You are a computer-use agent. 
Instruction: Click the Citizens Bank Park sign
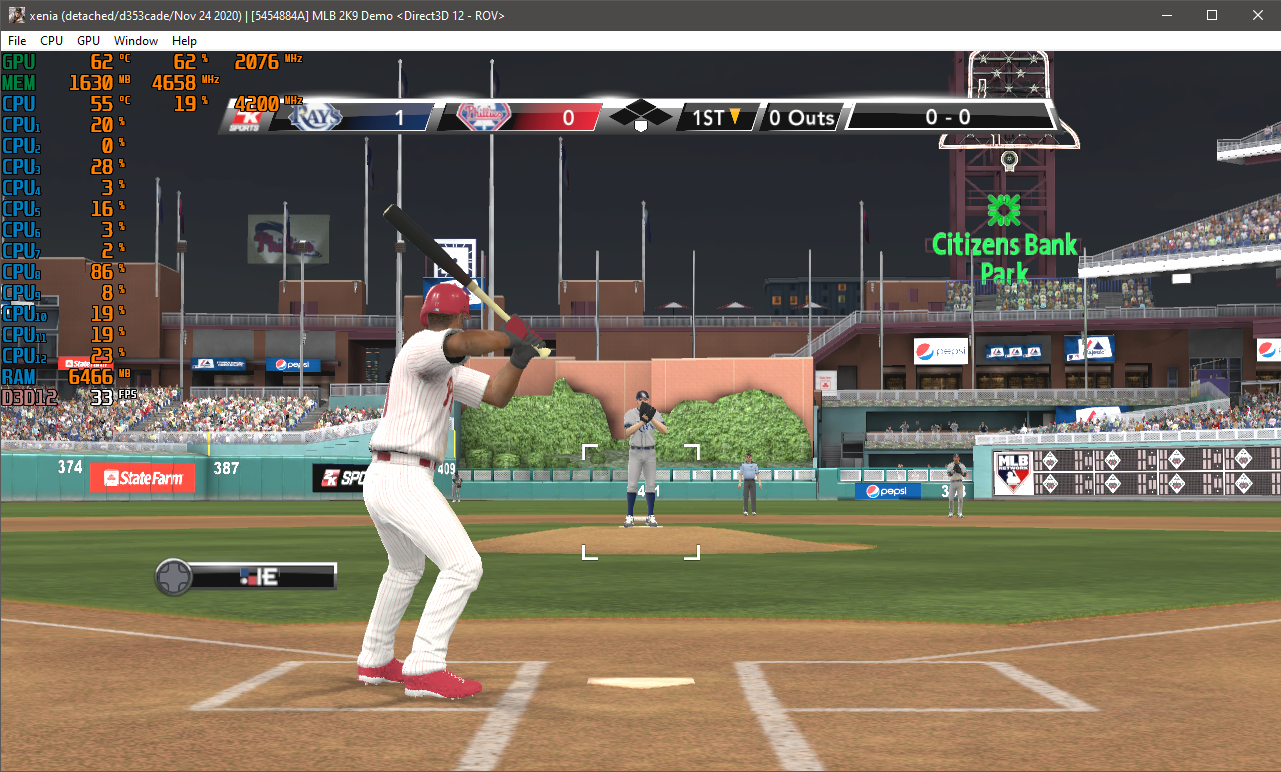(1003, 245)
